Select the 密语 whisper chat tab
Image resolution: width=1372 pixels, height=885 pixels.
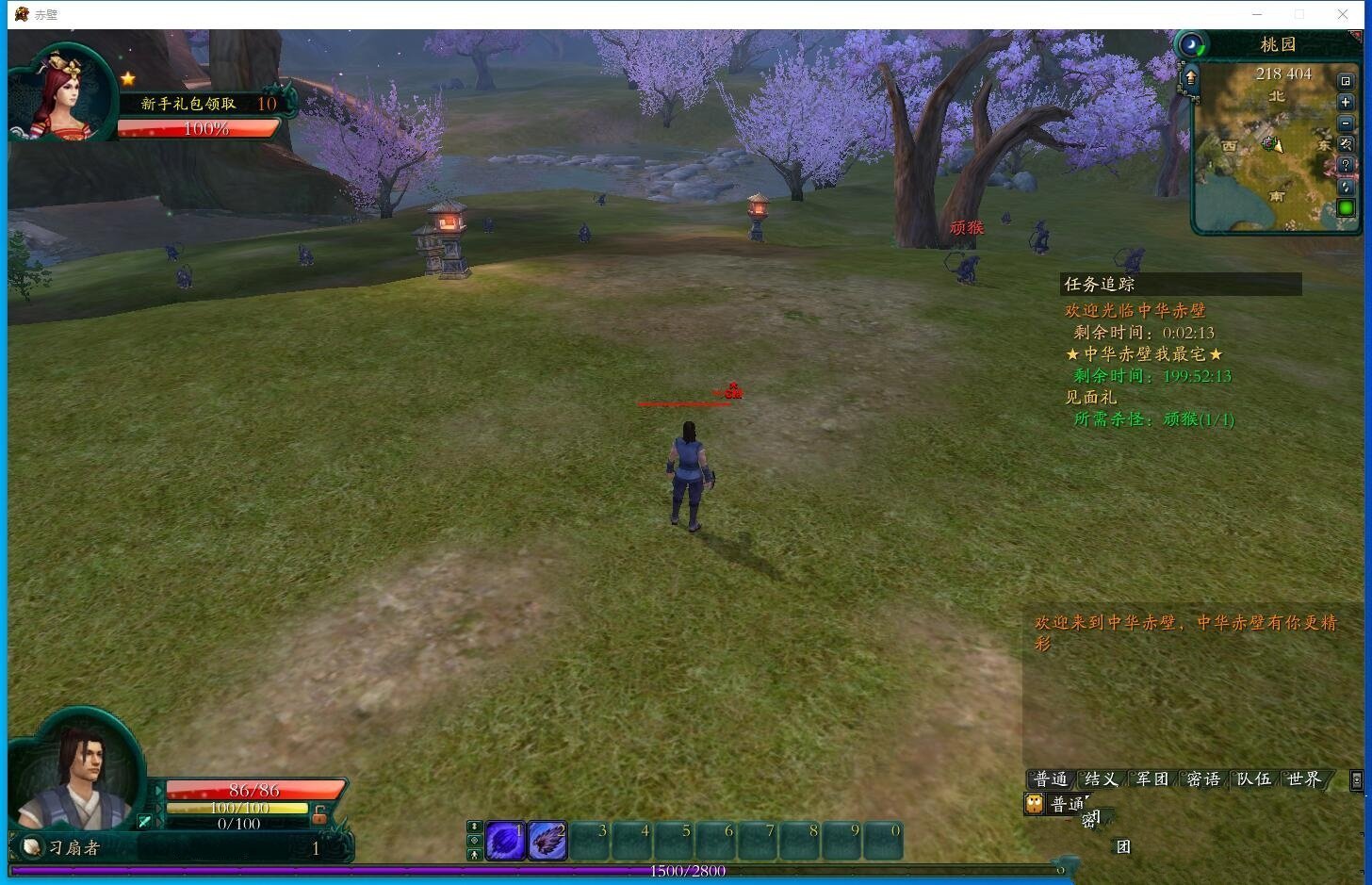1203,779
